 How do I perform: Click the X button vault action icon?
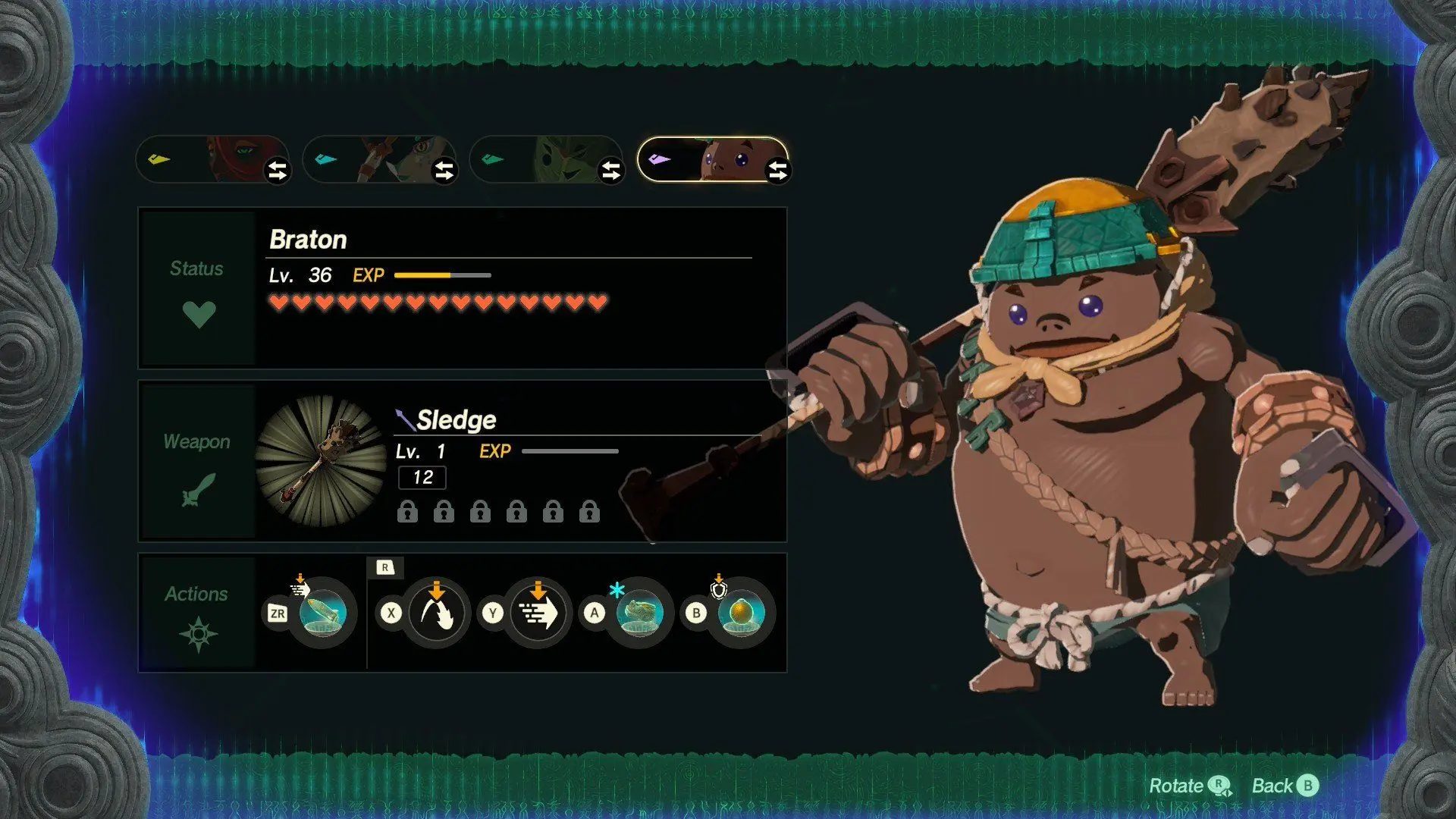(x=438, y=614)
